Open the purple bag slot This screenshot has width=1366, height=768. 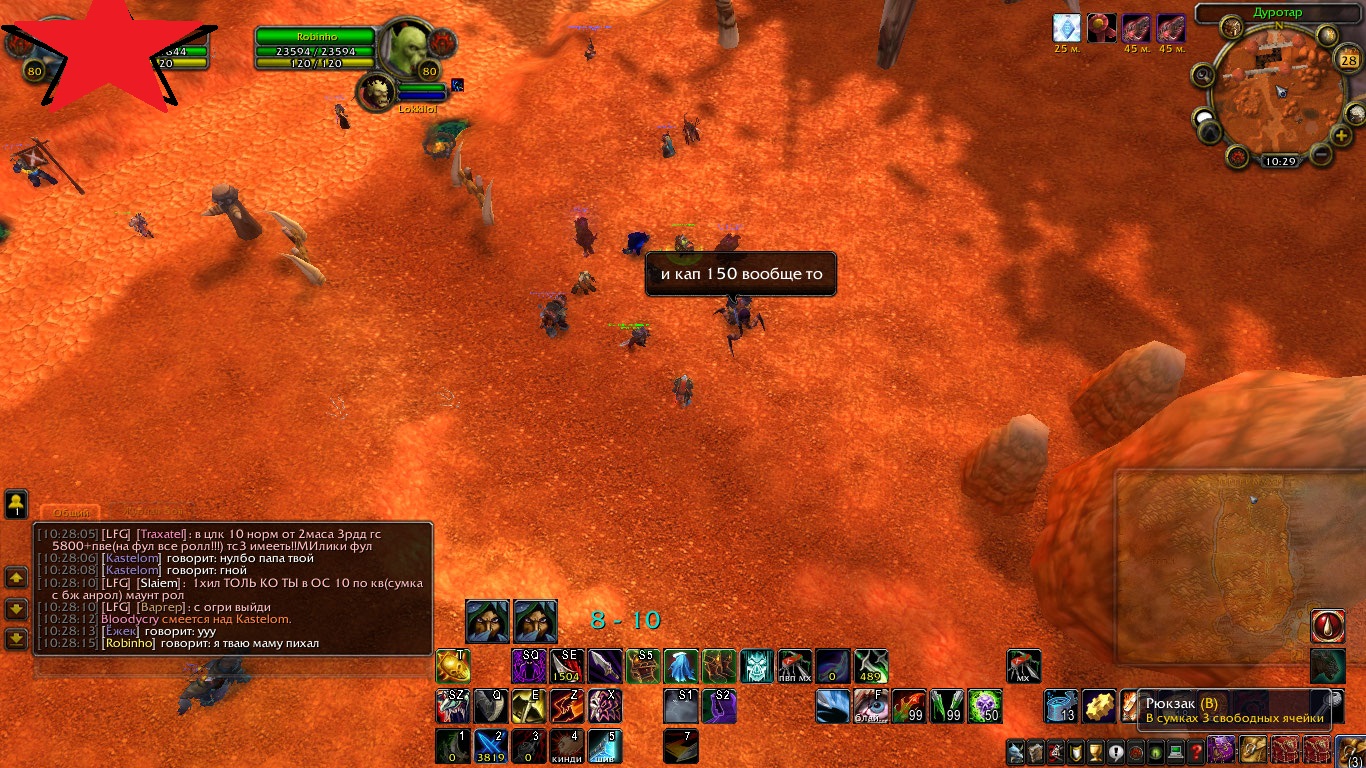pyautogui.click(x=1221, y=749)
